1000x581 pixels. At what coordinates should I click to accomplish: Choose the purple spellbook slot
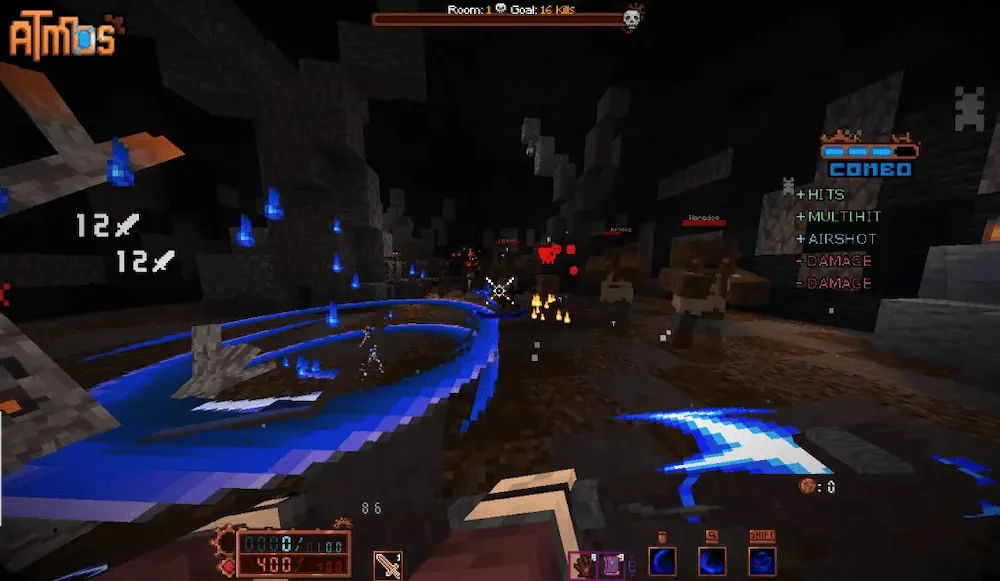click(x=610, y=566)
